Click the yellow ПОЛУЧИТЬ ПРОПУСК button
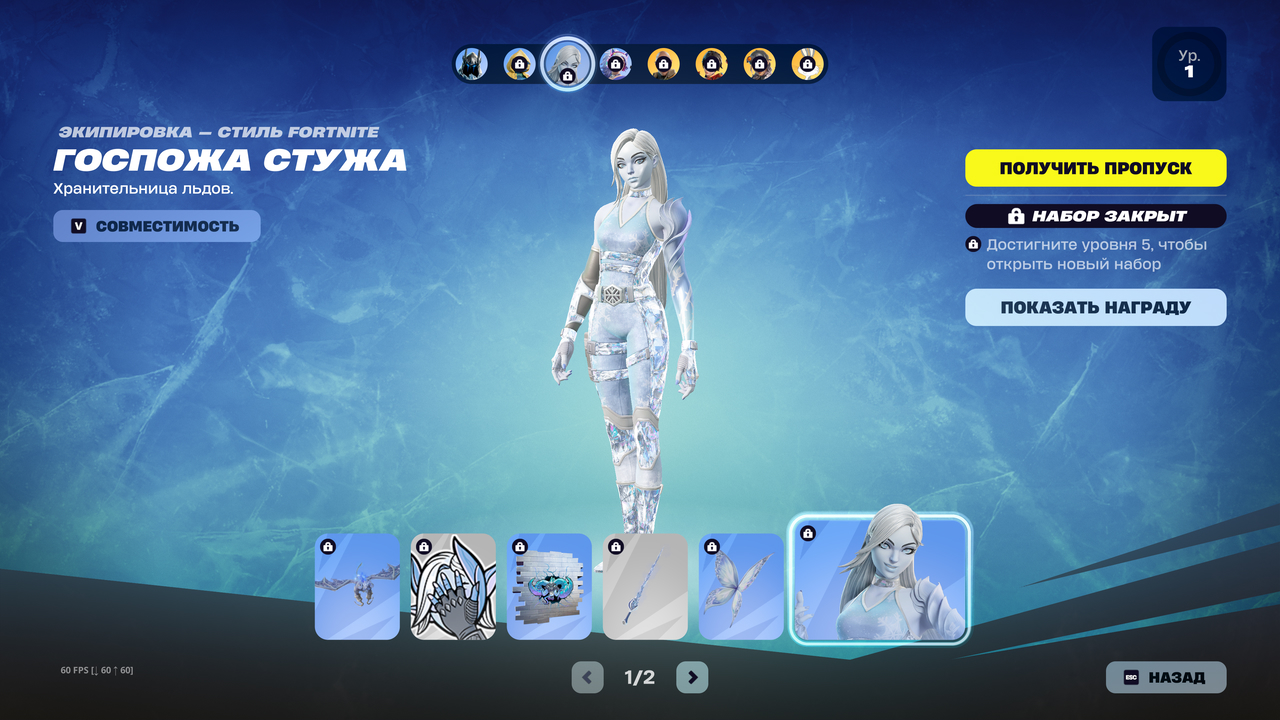The height and width of the screenshot is (720, 1280). (1095, 168)
